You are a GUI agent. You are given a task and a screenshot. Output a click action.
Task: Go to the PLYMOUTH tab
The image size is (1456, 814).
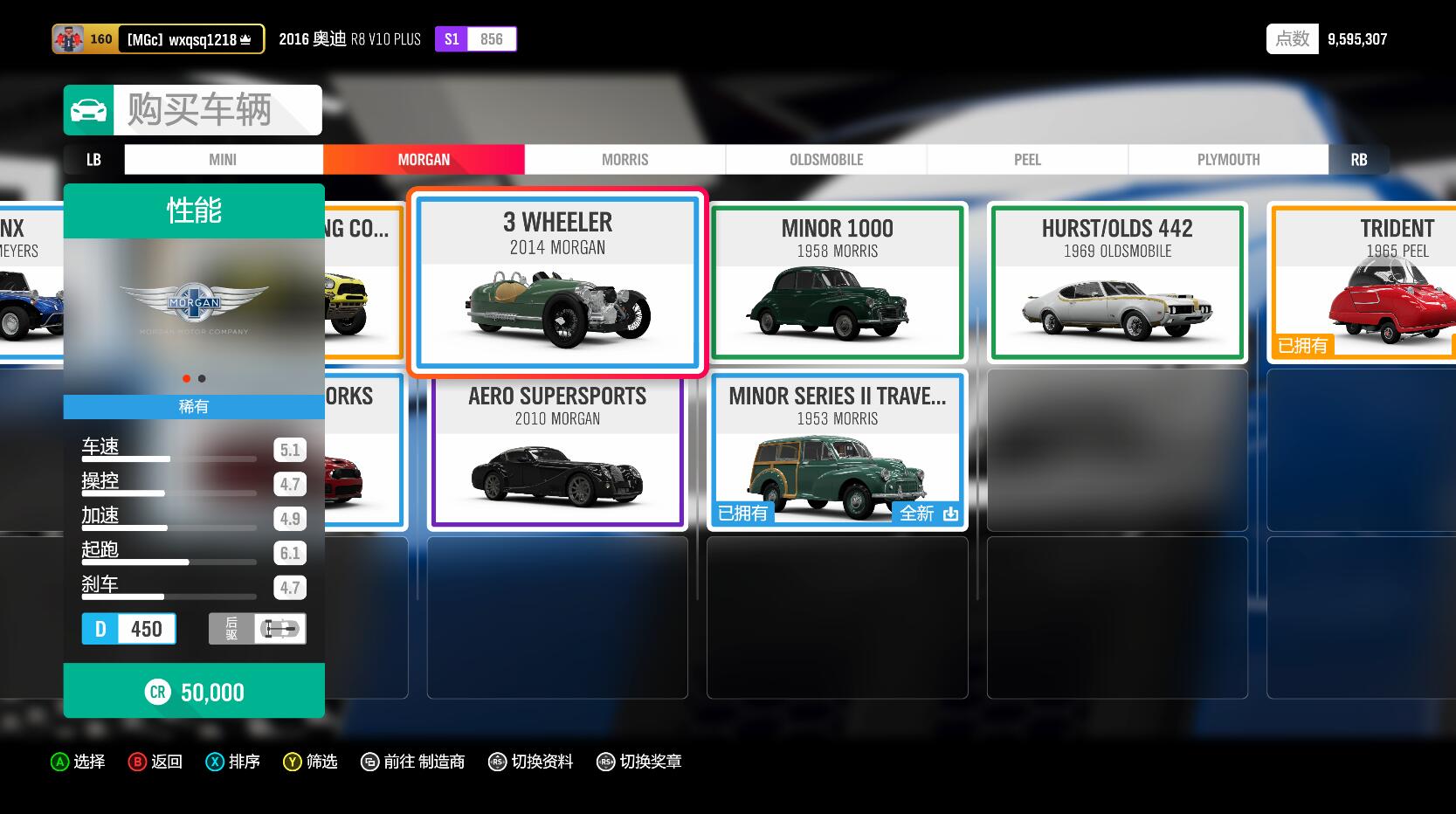click(1228, 160)
